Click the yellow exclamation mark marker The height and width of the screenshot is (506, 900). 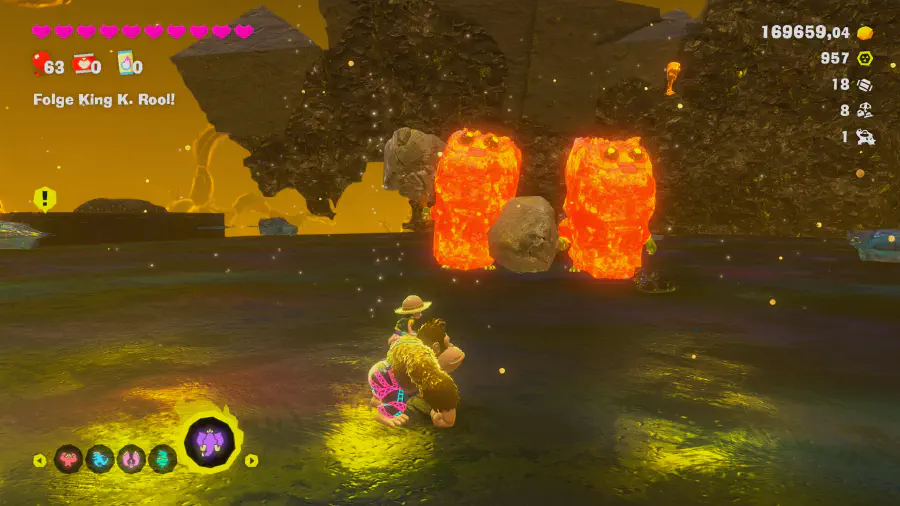pos(44,198)
